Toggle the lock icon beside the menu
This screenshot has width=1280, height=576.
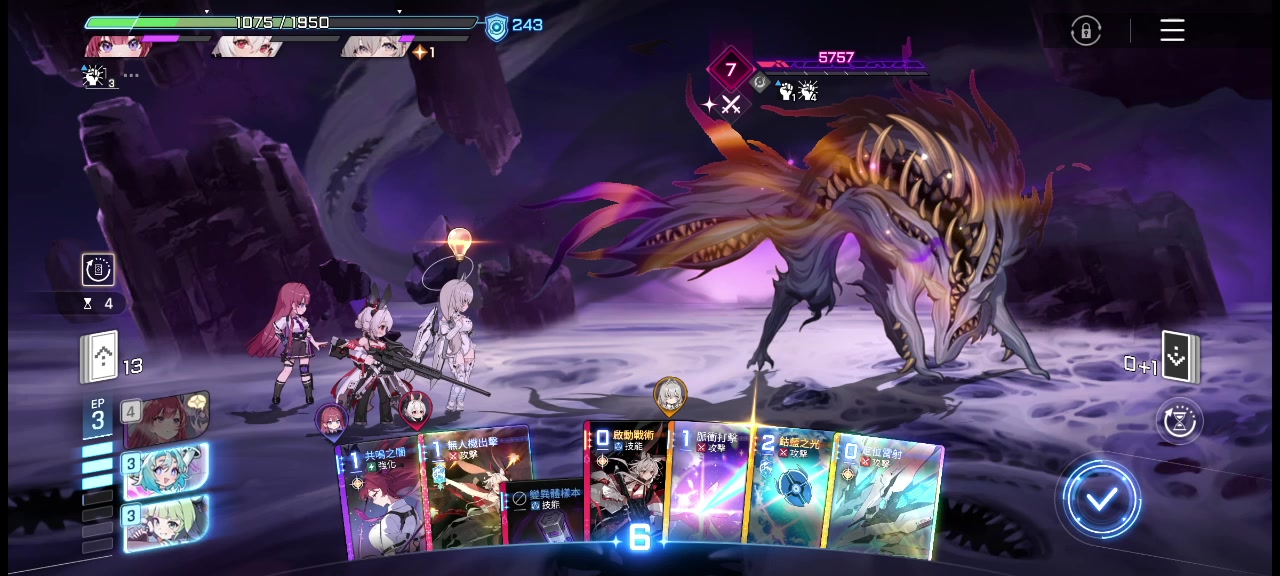(x=1085, y=31)
